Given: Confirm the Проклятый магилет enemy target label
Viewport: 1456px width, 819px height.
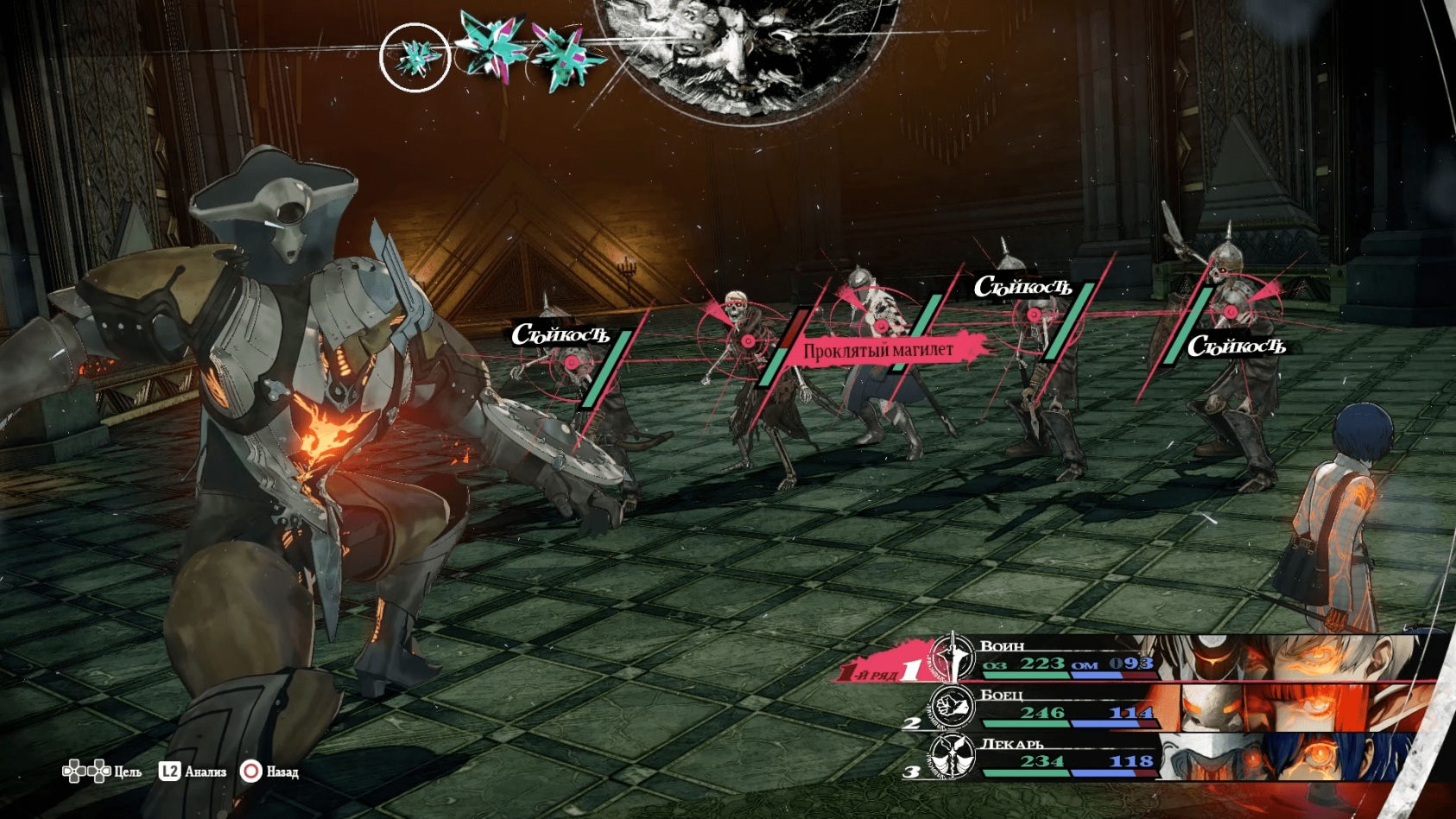Looking at the screenshot, I should pyautogui.click(x=879, y=350).
